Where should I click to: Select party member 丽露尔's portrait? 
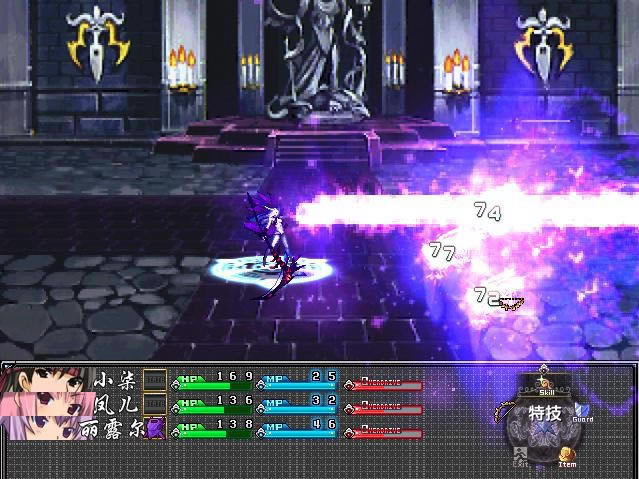(44, 428)
